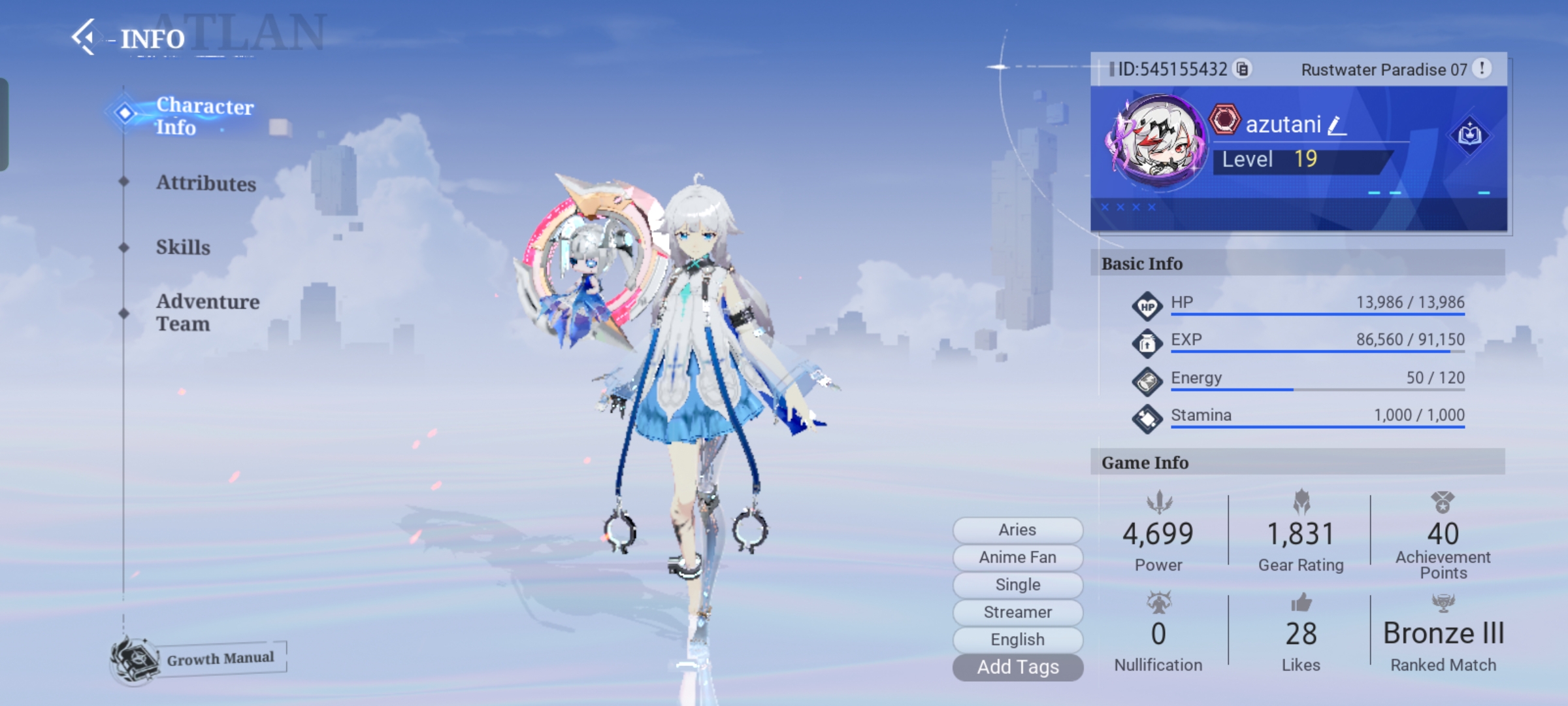The width and height of the screenshot is (1568, 706).
Task: Select the Streamer tag
Action: pos(1017,612)
